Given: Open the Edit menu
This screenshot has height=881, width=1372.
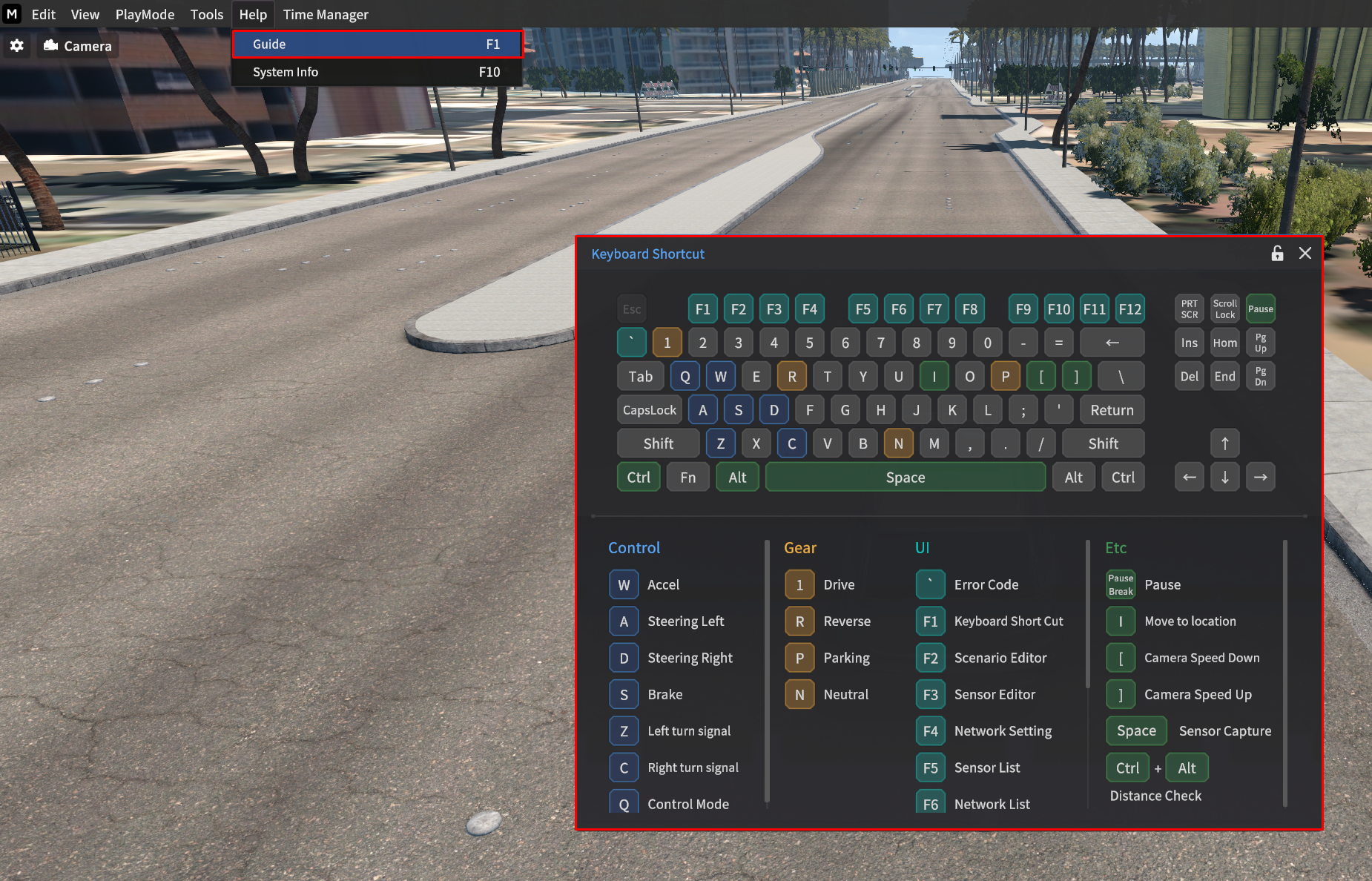Looking at the screenshot, I should (43, 14).
